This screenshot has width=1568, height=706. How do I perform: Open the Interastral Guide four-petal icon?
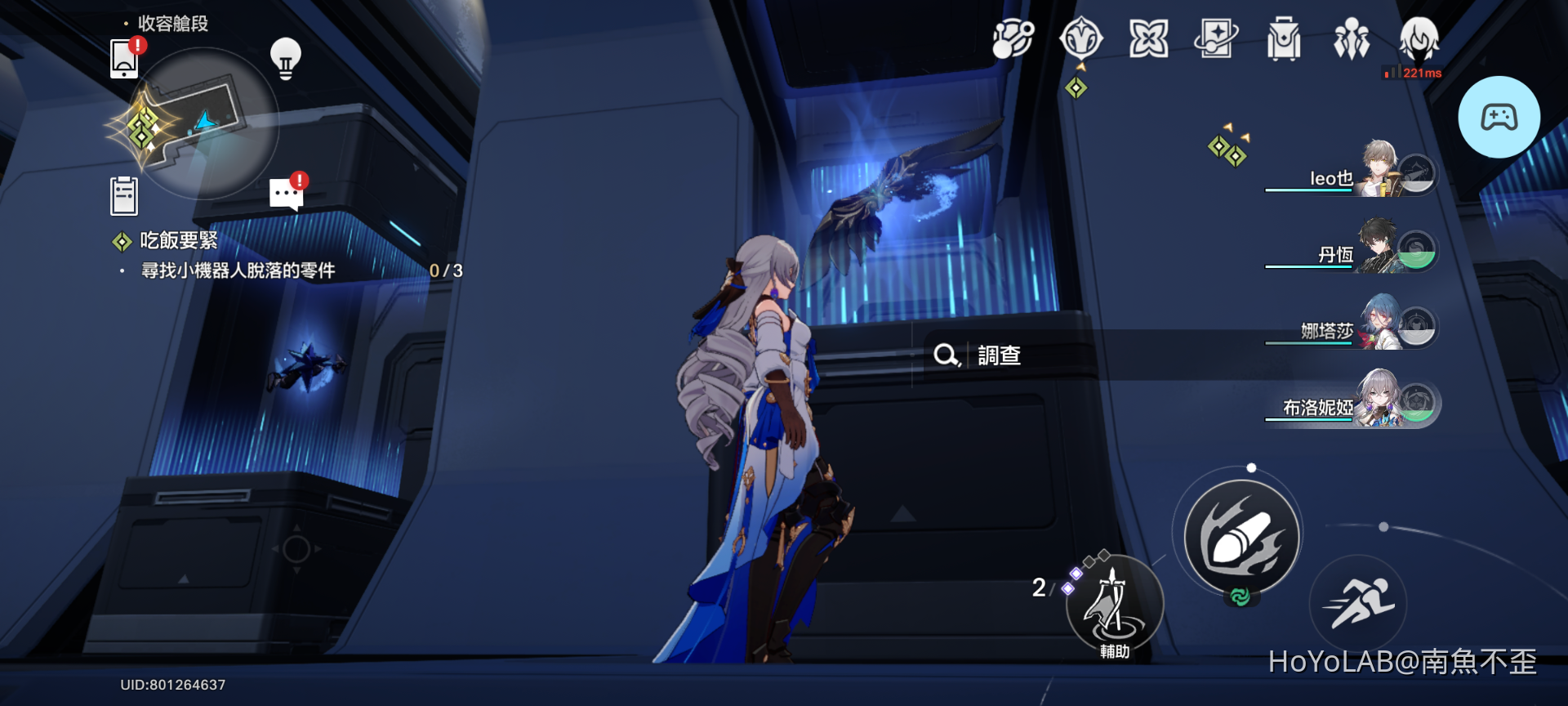1149,37
